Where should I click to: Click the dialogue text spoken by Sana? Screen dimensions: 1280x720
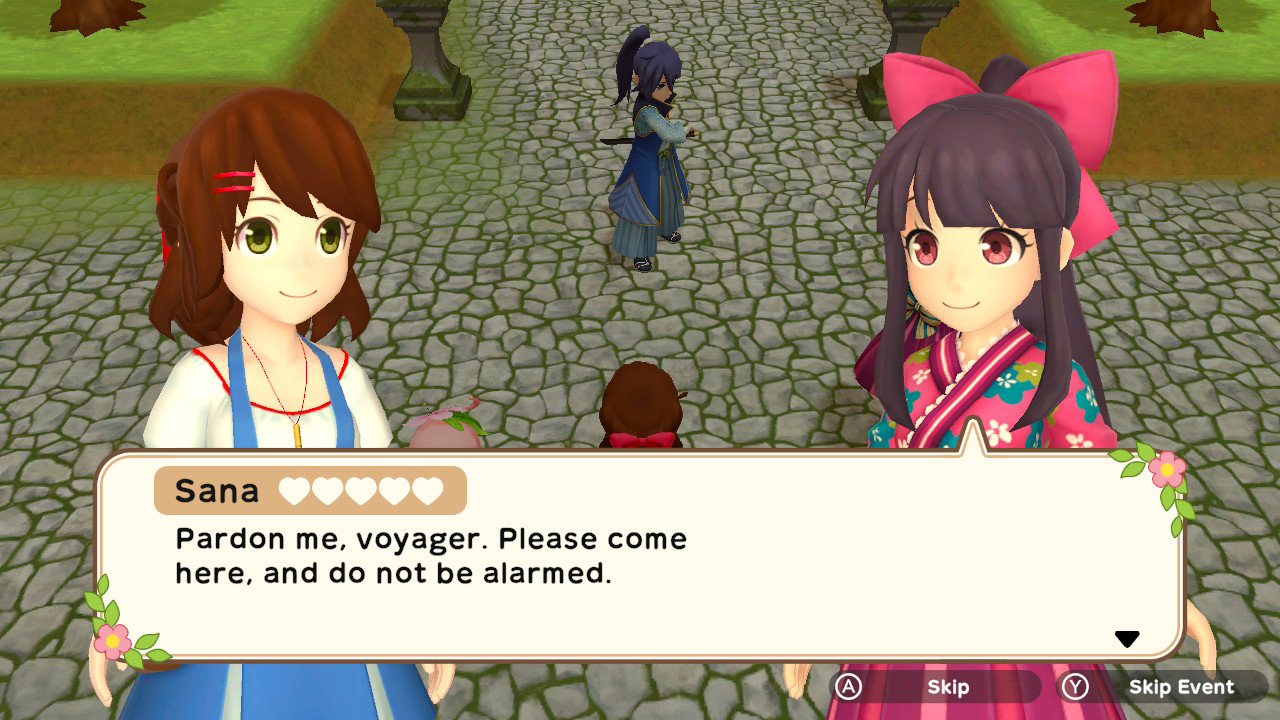coord(430,556)
